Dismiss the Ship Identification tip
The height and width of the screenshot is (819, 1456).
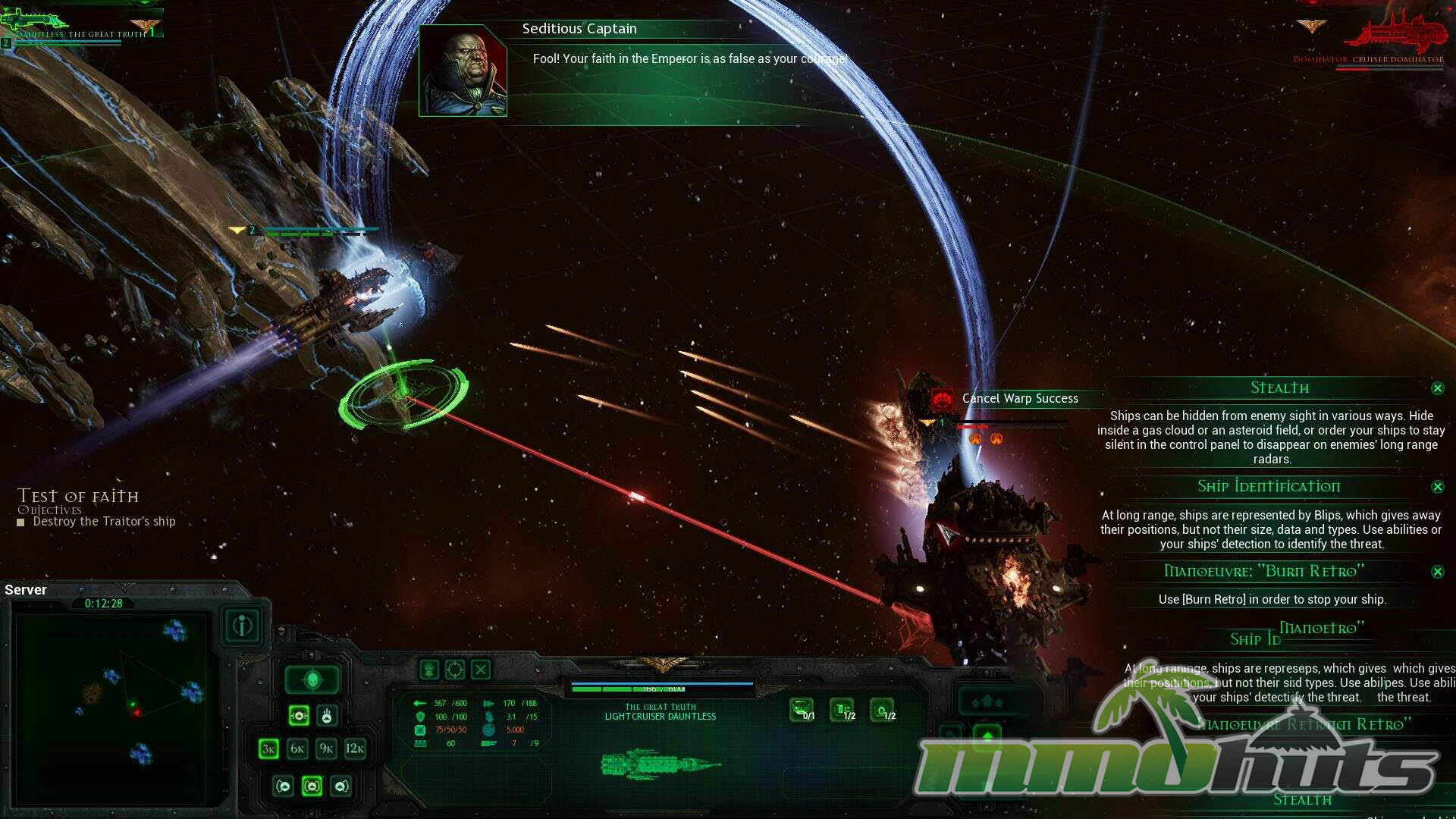point(1437,487)
